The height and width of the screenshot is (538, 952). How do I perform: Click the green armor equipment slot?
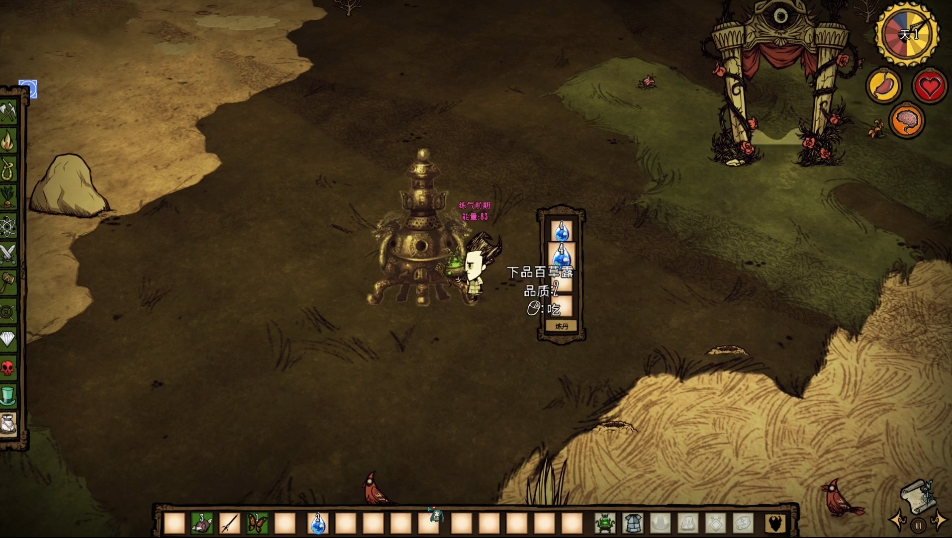[x=607, y=523]
